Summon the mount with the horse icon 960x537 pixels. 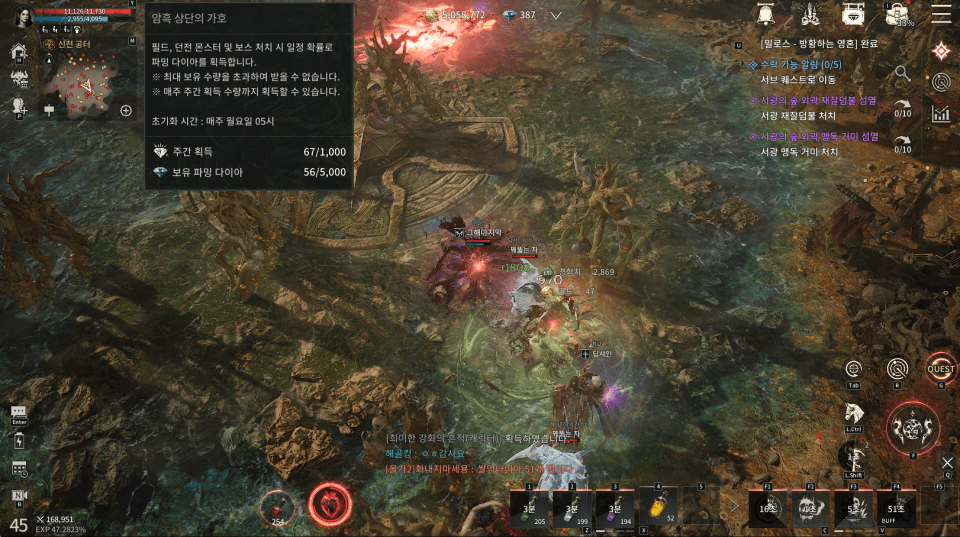(854, 412)
